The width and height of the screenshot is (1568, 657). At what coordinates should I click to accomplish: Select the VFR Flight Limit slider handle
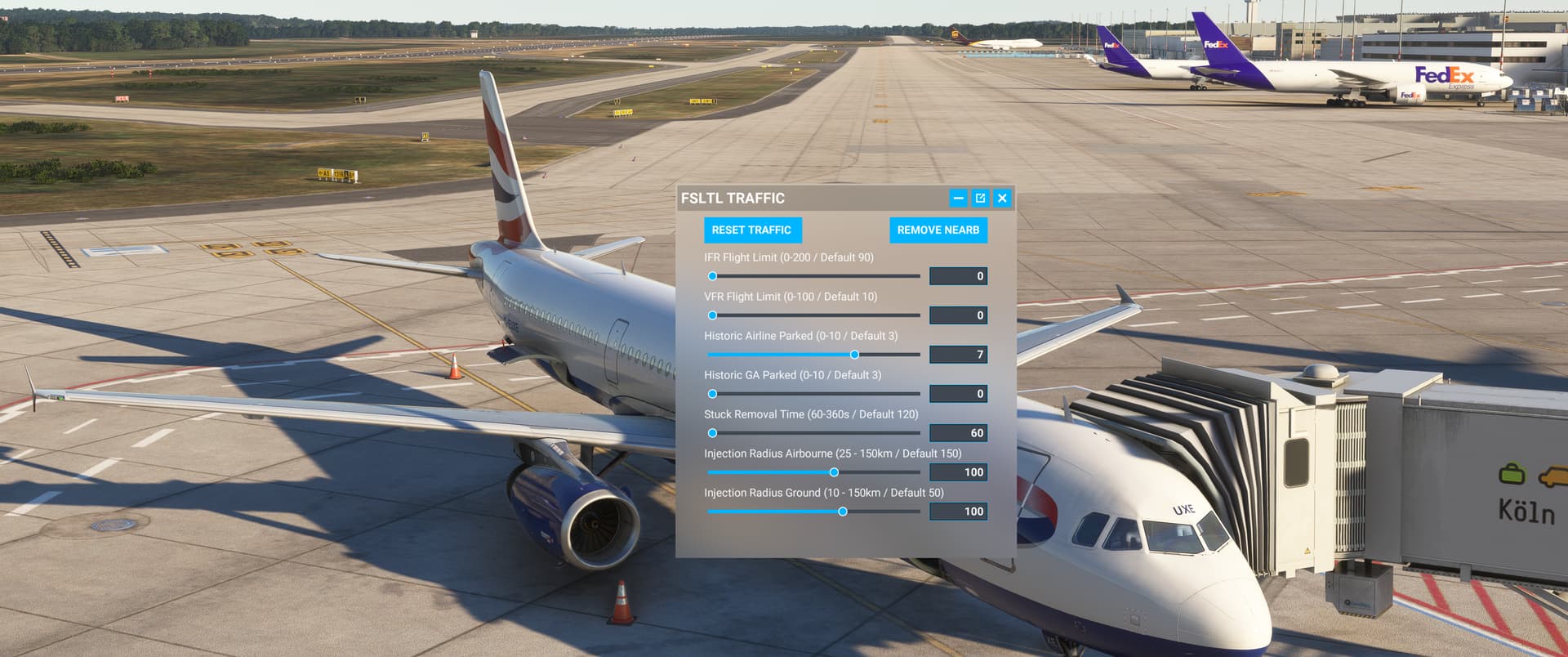(711, 315)
